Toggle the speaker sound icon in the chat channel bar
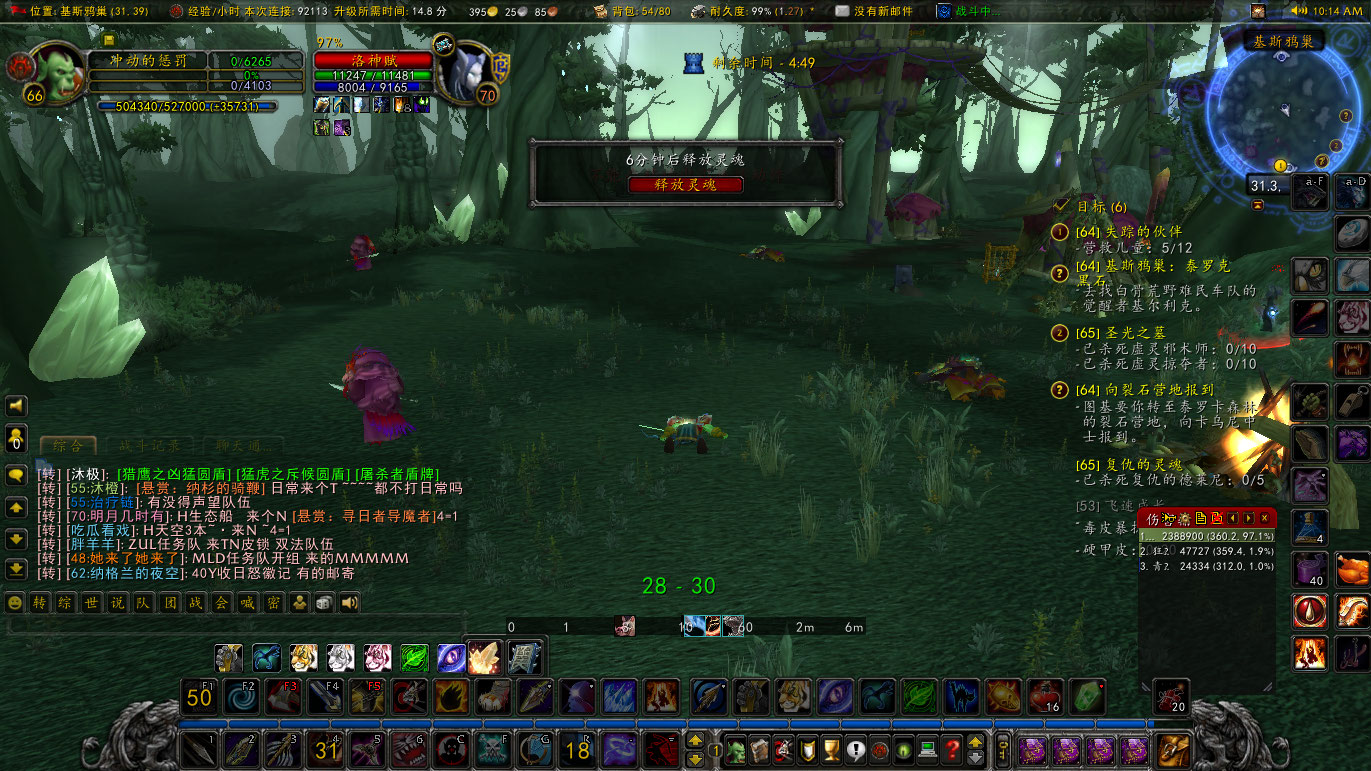The image size is (1371, 771). tap(349, 602)
